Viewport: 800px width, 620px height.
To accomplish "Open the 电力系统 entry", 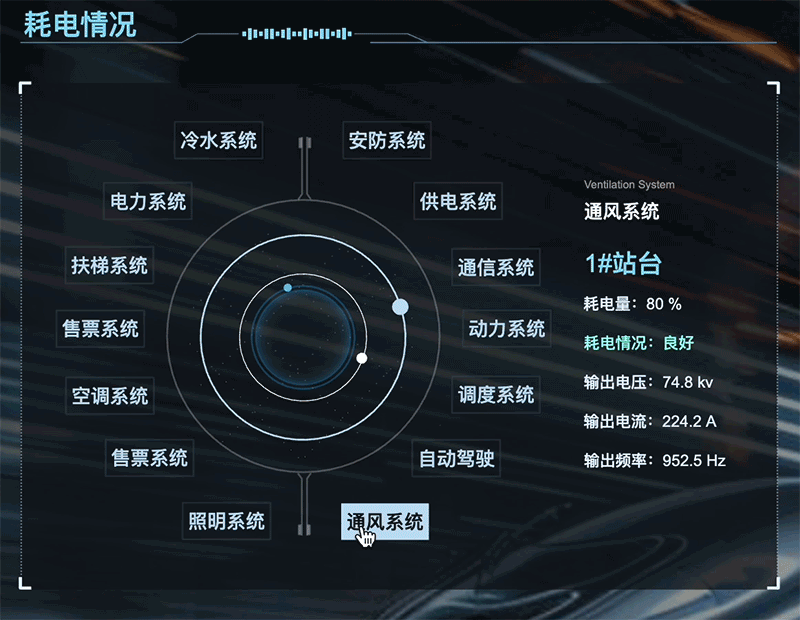I will [x=148, y=202].
